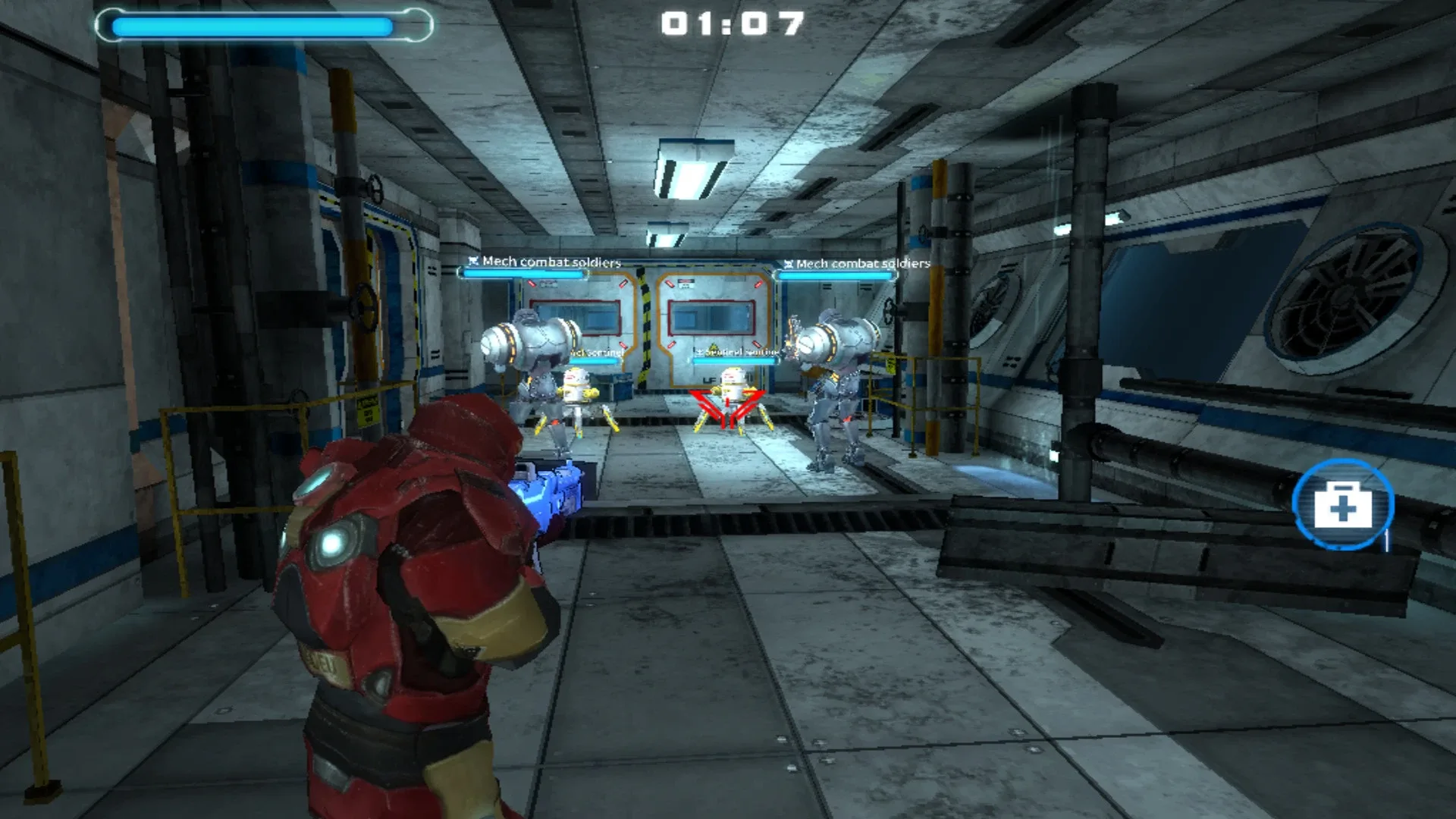
Task: Click the hazard triangle icon above the Sentinel health bar
Action: (712, 347)
